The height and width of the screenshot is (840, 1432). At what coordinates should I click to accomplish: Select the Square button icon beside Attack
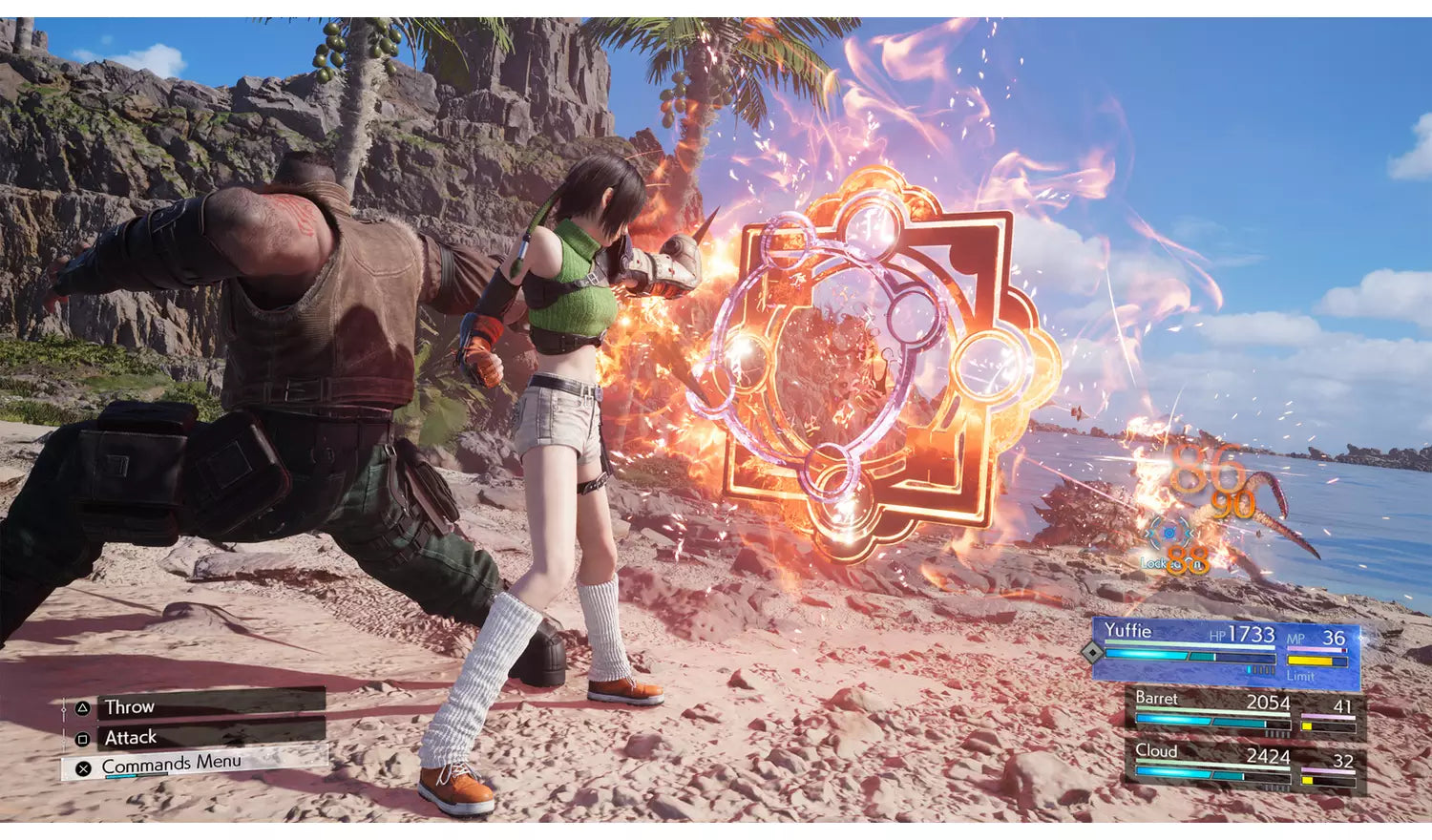point(80,738)
